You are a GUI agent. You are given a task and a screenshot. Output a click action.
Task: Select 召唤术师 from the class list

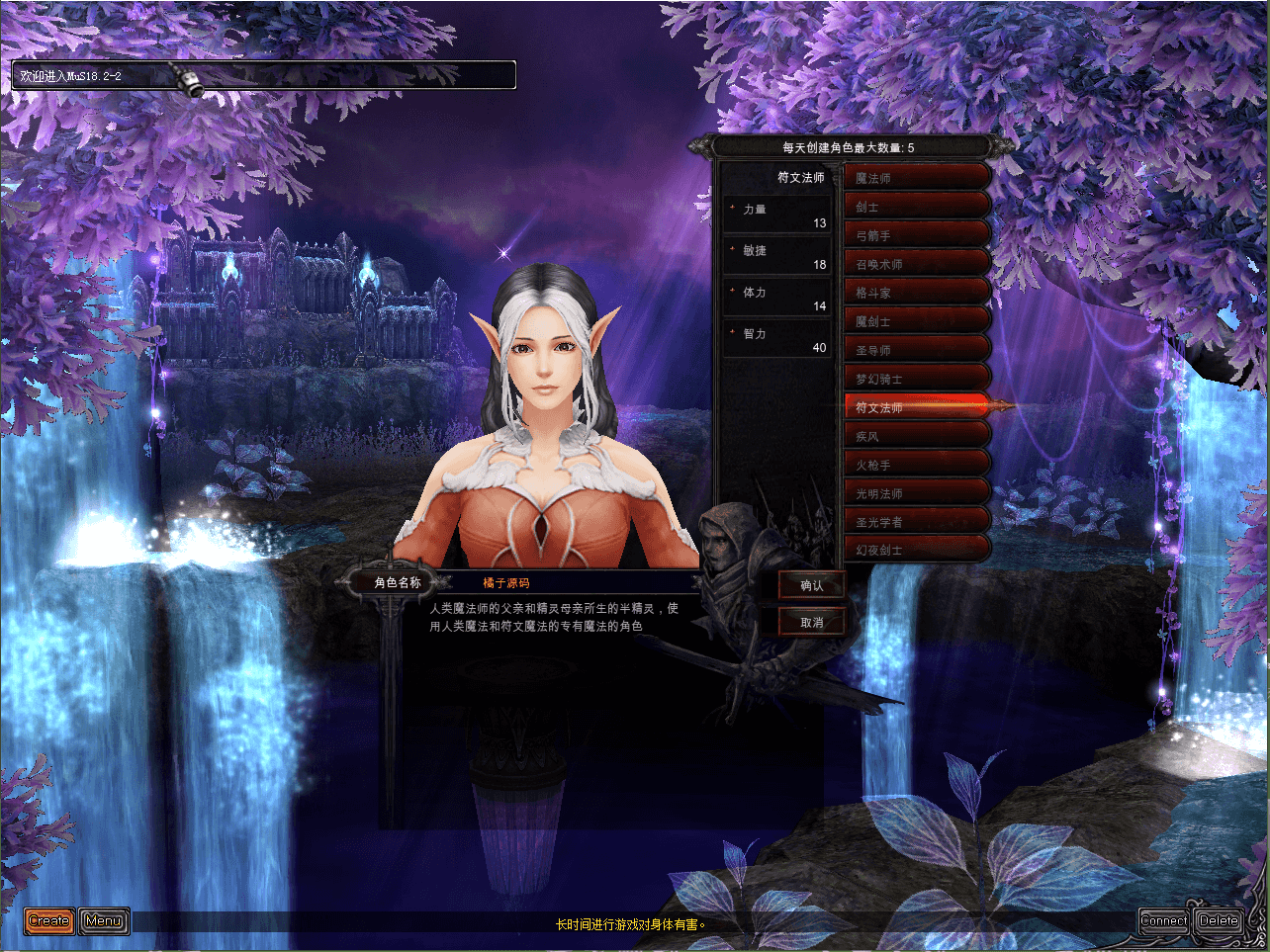[x=916, y=264]
